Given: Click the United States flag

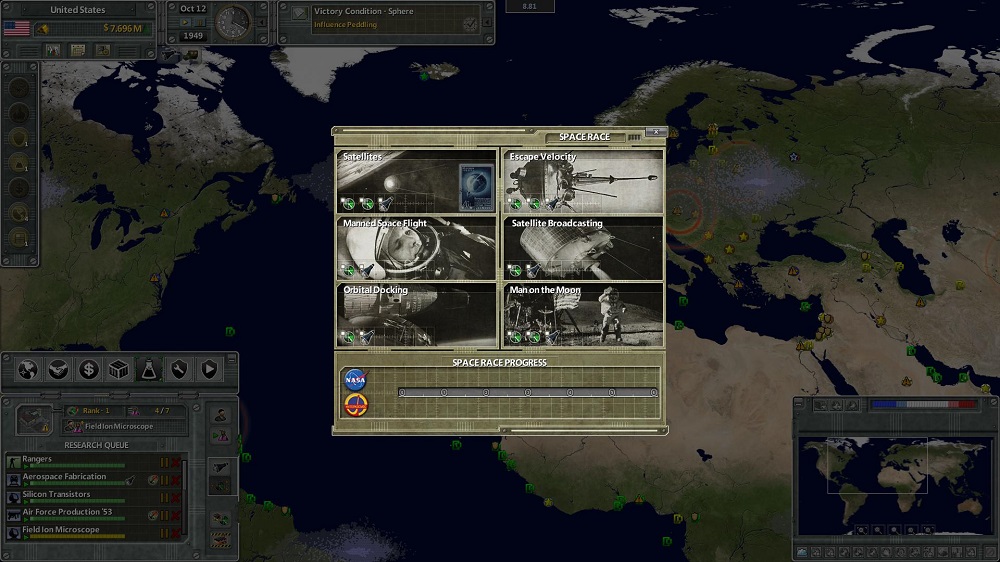Looking at the screenshot, I should tap(17, 28).
